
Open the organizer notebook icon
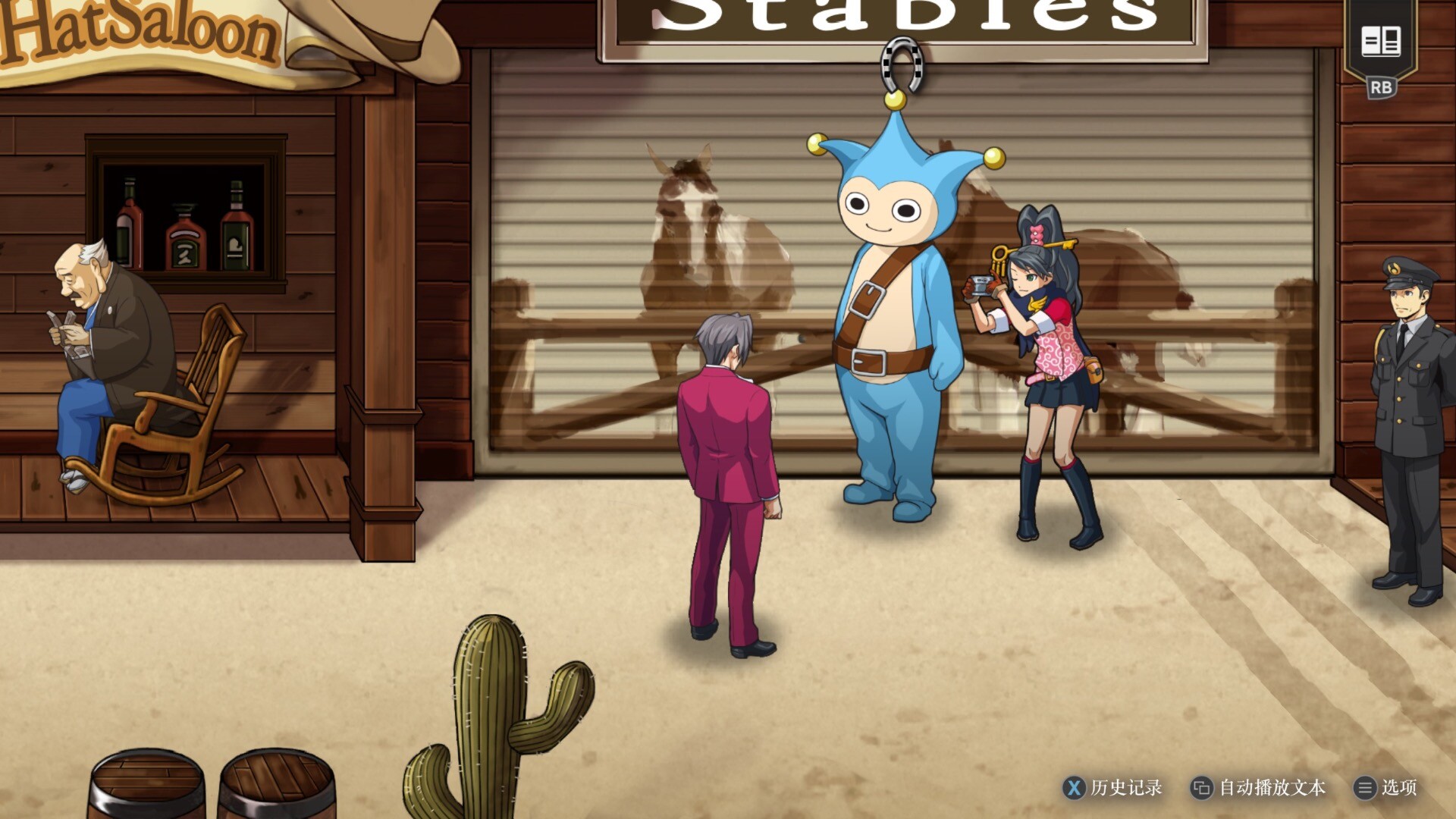click(x=1380, y=42)
